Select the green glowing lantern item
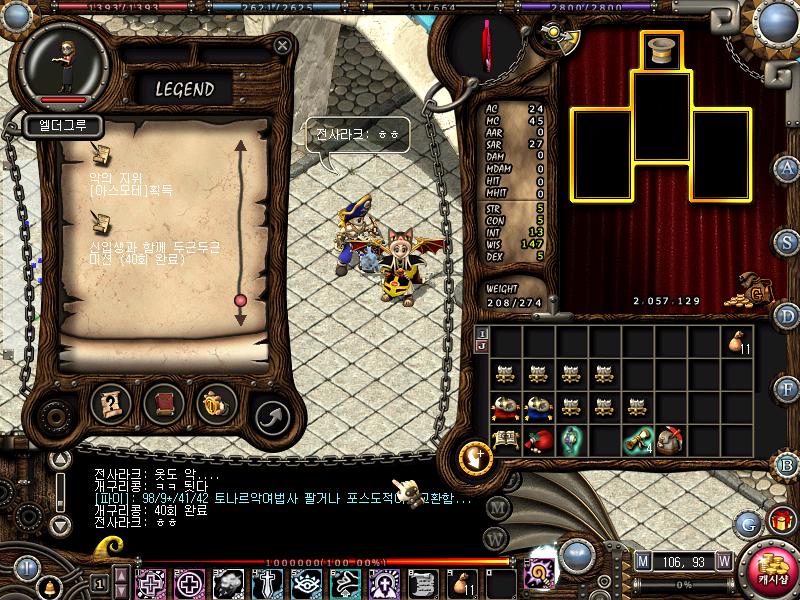Image resolution: width=800 pixels, height=600 pixels. coord(570,439)
